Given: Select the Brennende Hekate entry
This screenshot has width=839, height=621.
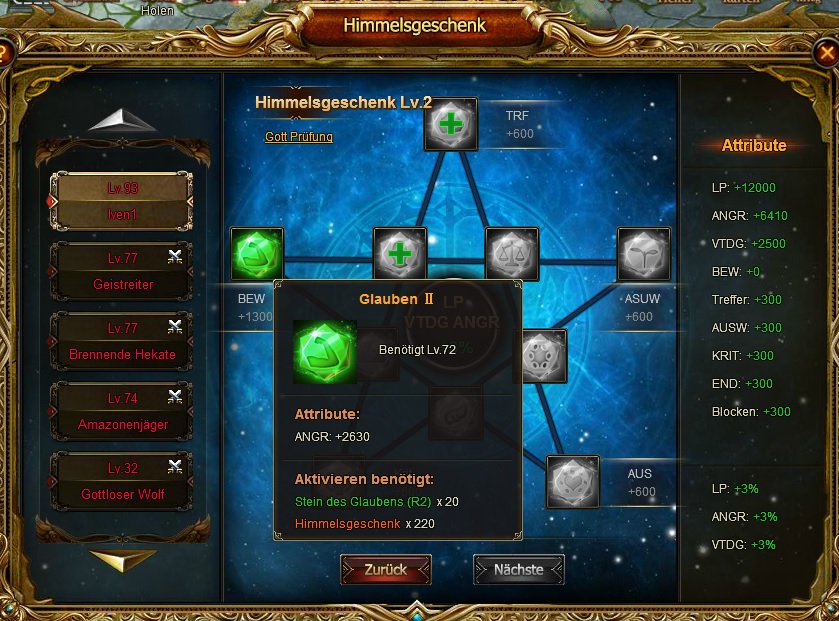Looking at the screenshot, I should 123,341.
